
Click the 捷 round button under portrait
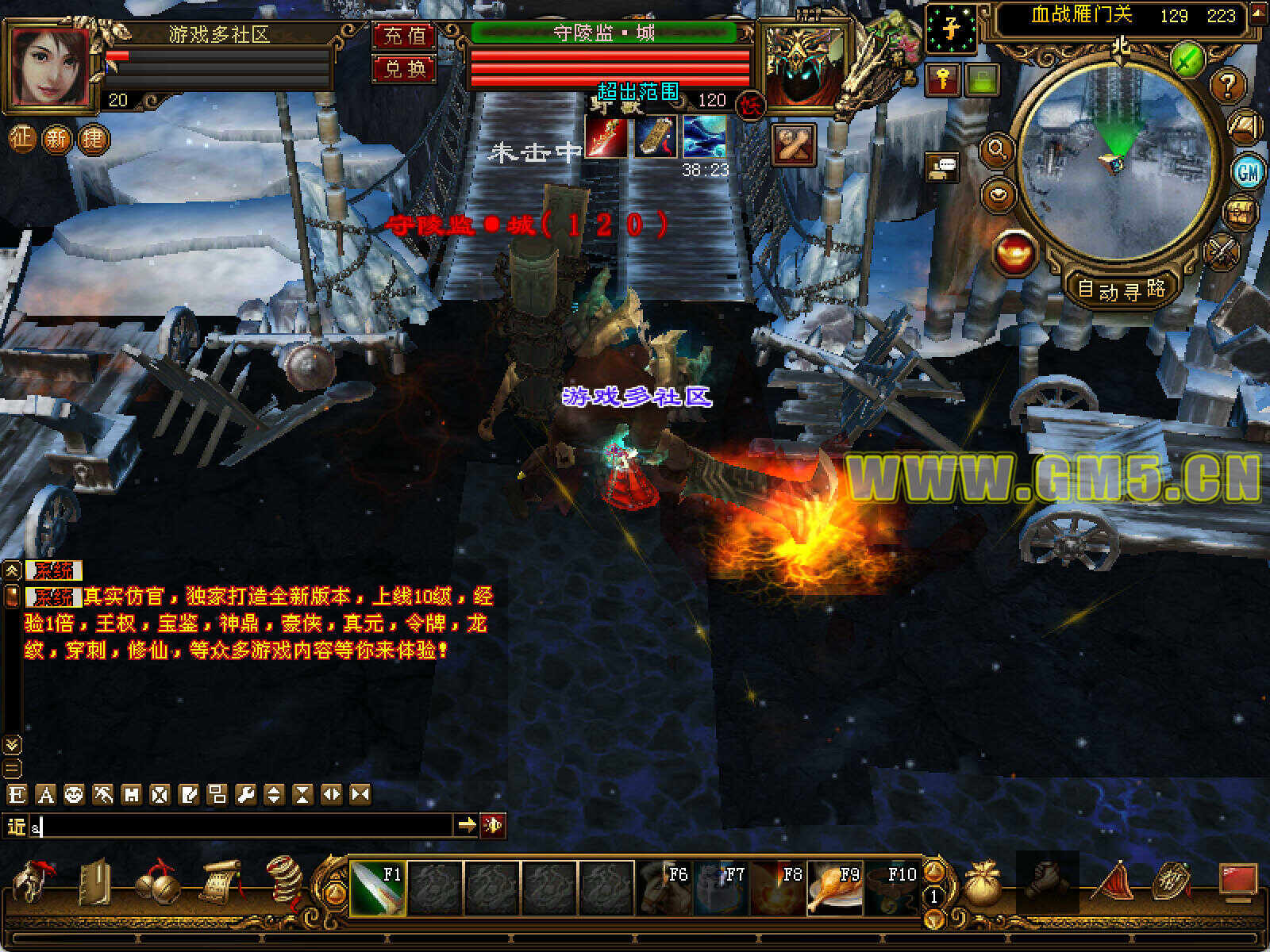92,140
